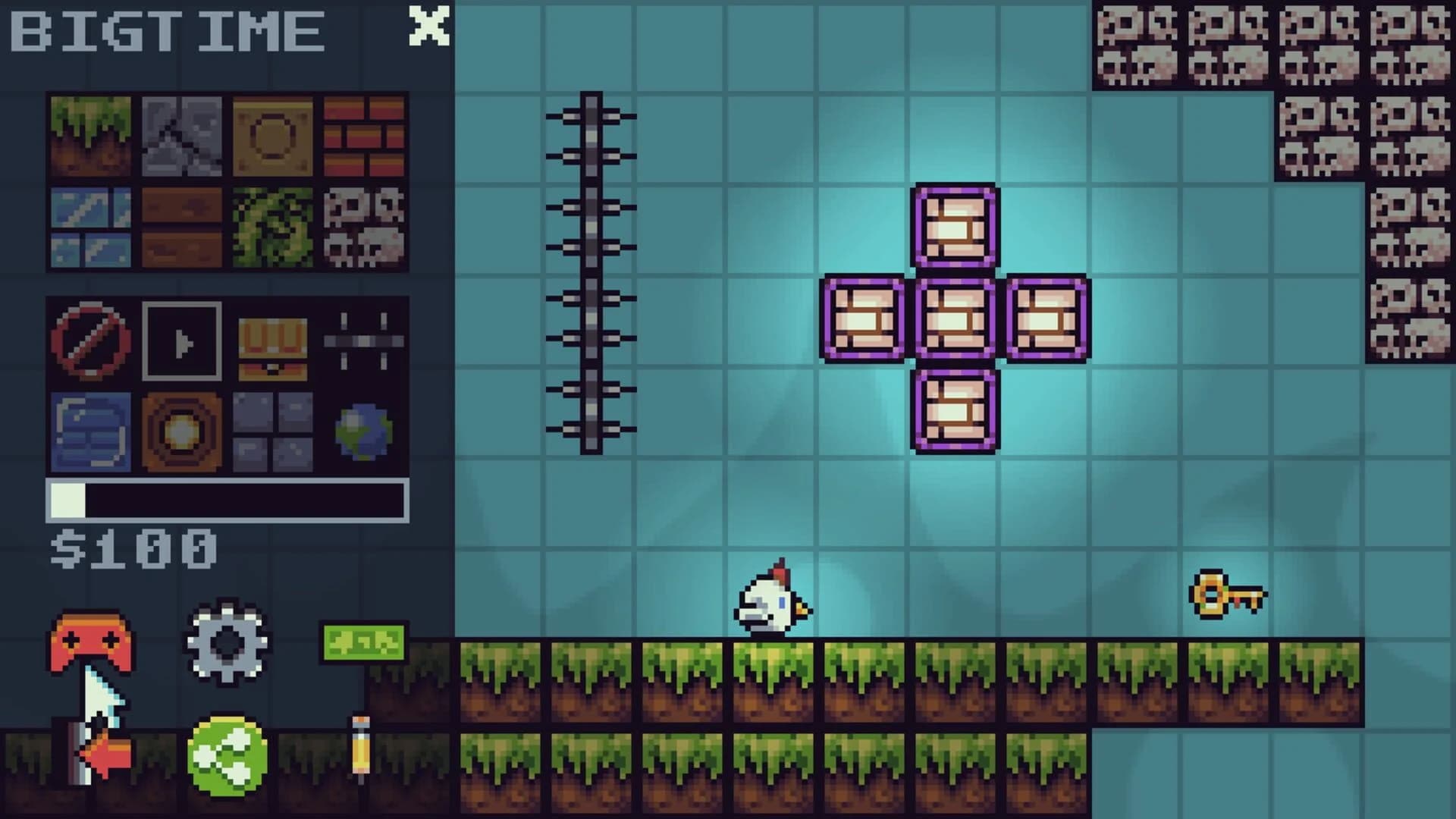Pick the wooden plank tile
The width and height of the screenshot is (1456, 819).
click(182, 227)
